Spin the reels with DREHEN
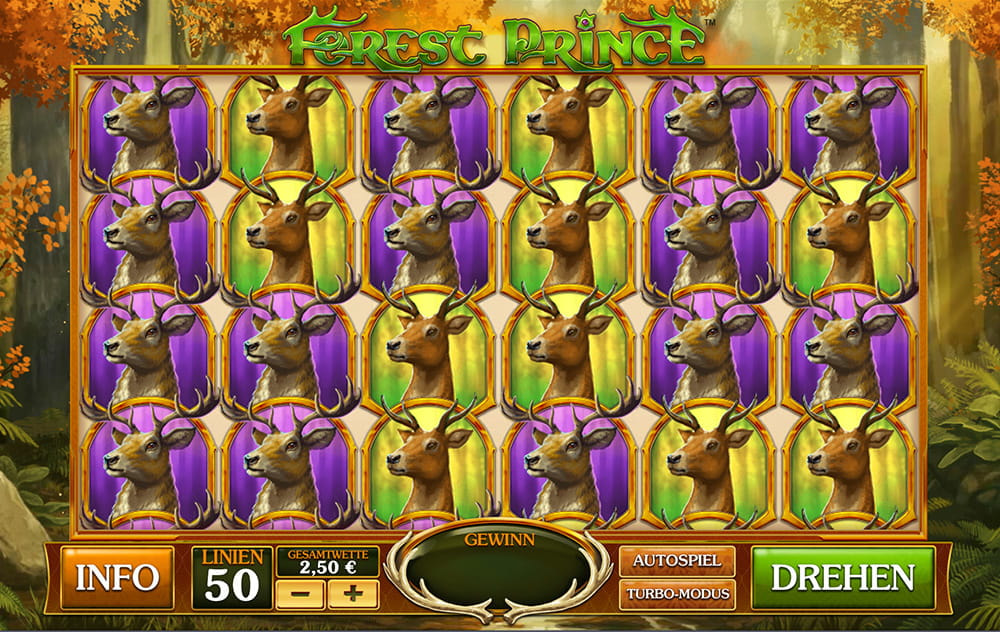Image resolution: width=1000 pixels, height=632 pixels. [842, 577]
